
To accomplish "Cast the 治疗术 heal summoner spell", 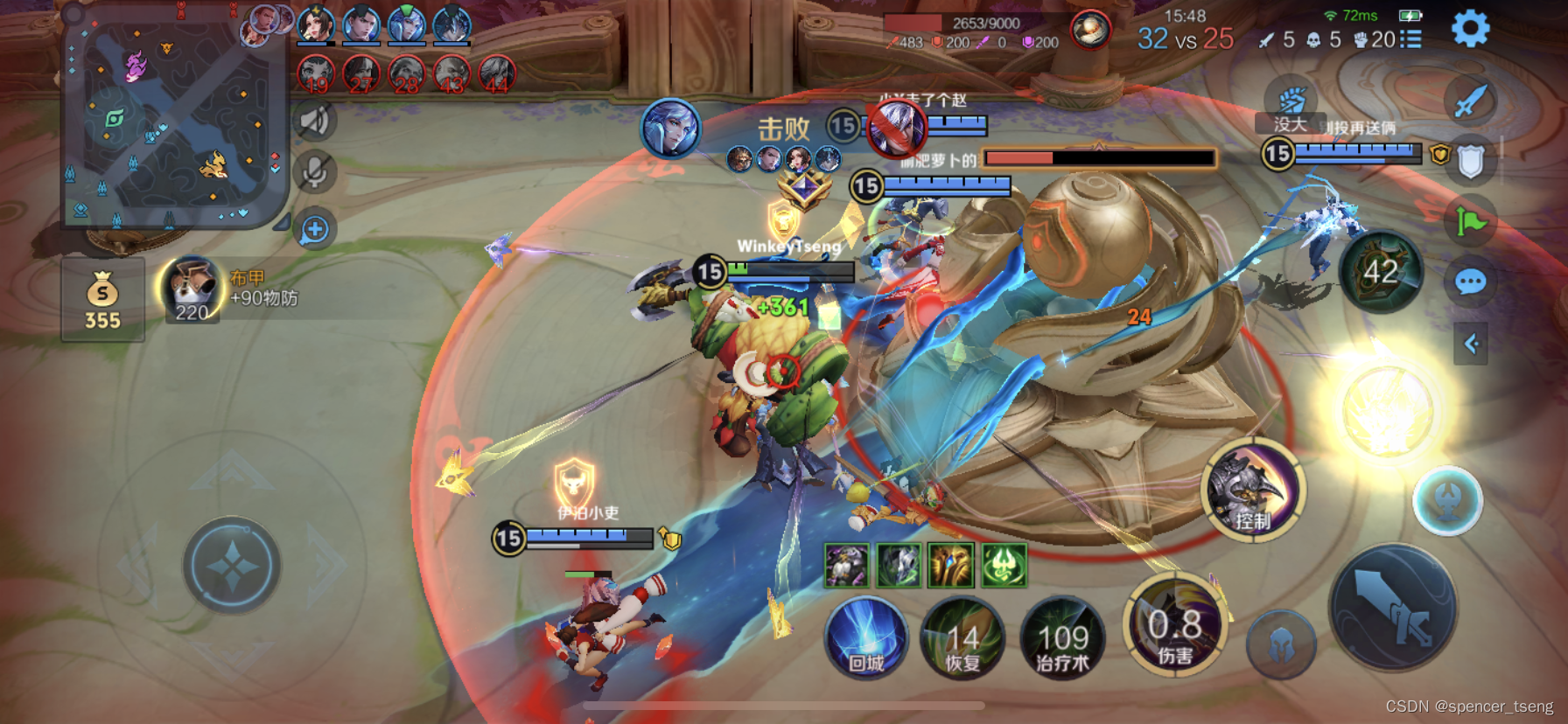I will 1062,639.
